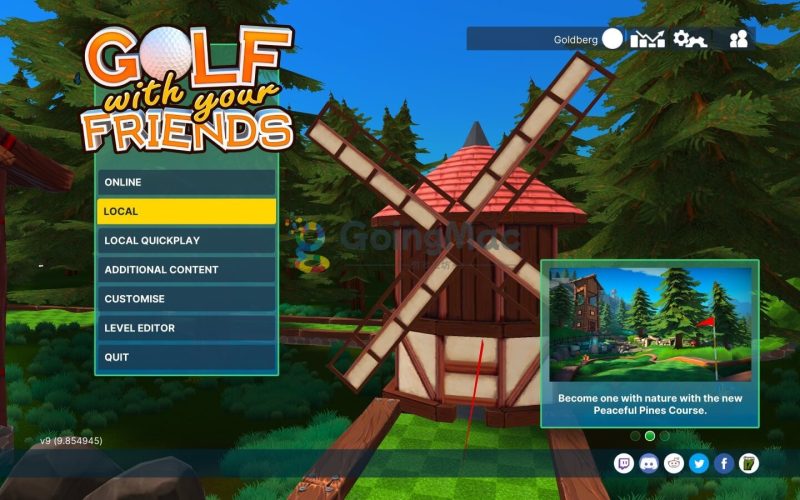Open settings via the gear icon

(x=688, y=39)
